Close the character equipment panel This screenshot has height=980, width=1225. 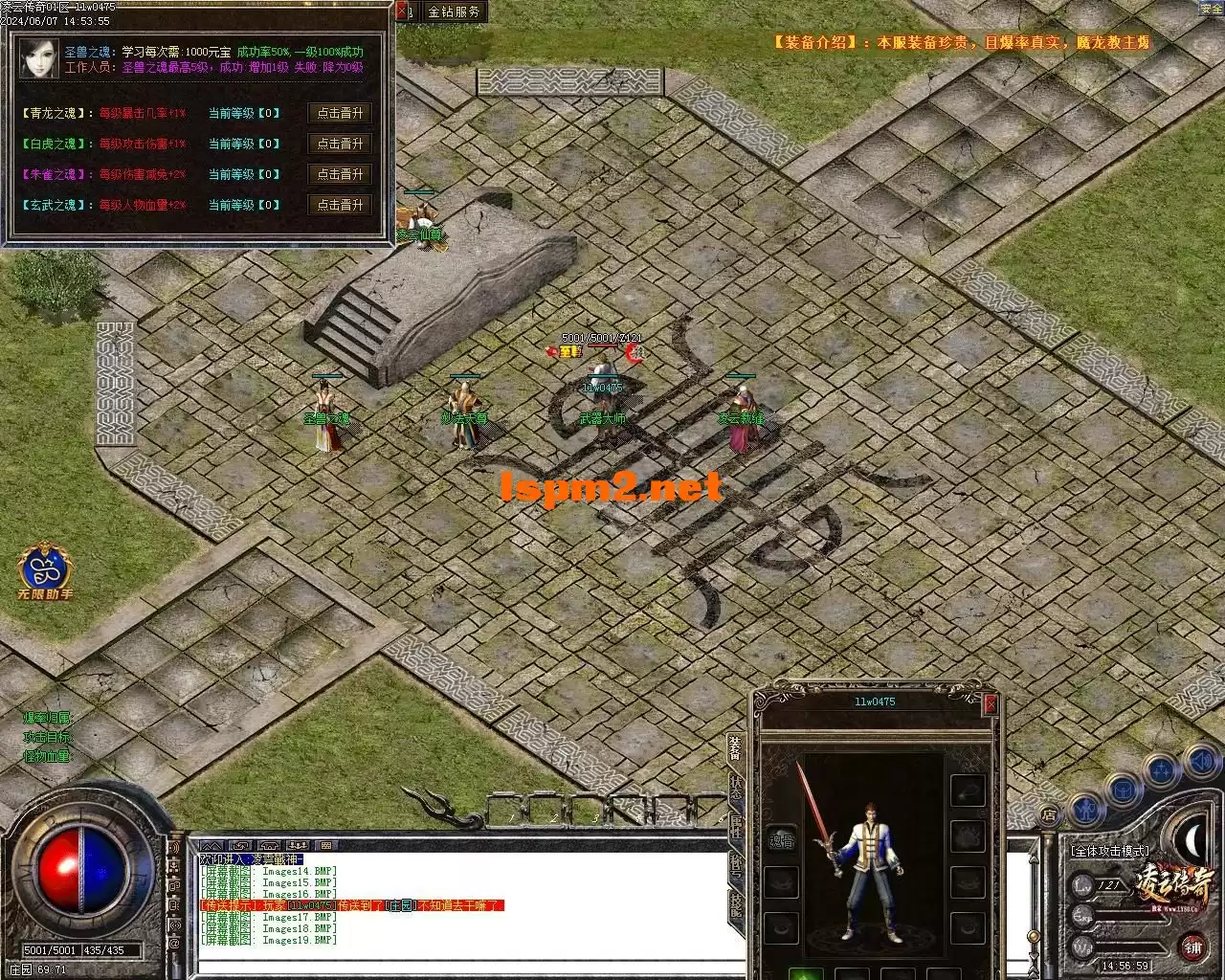(990, 704)
